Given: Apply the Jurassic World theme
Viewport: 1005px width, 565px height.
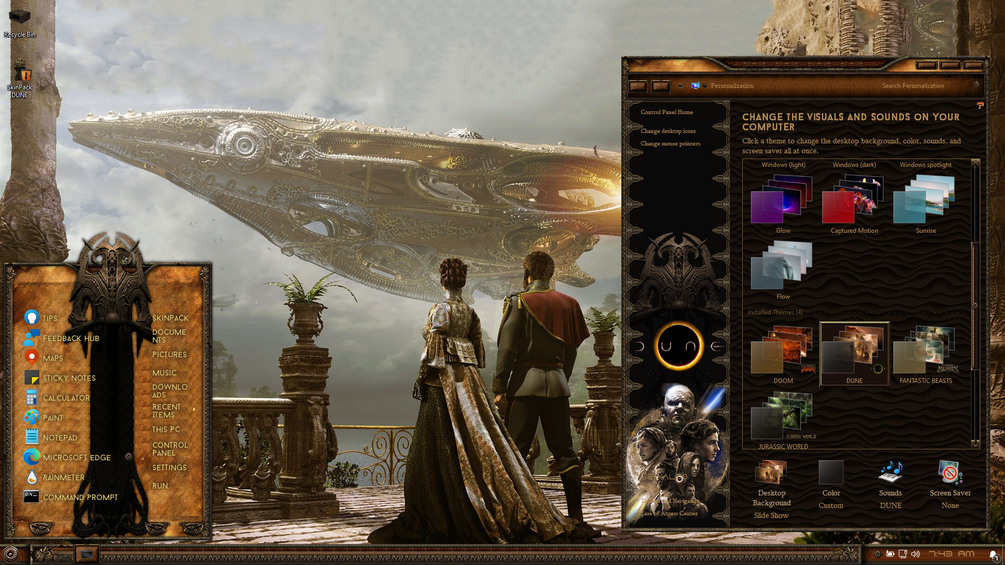Looking at the screenshot, I should (783, 420).
